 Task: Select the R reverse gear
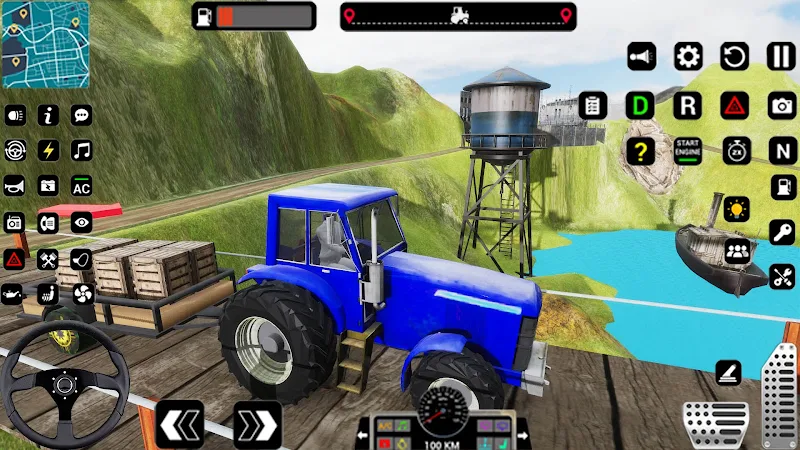(687, 104)
